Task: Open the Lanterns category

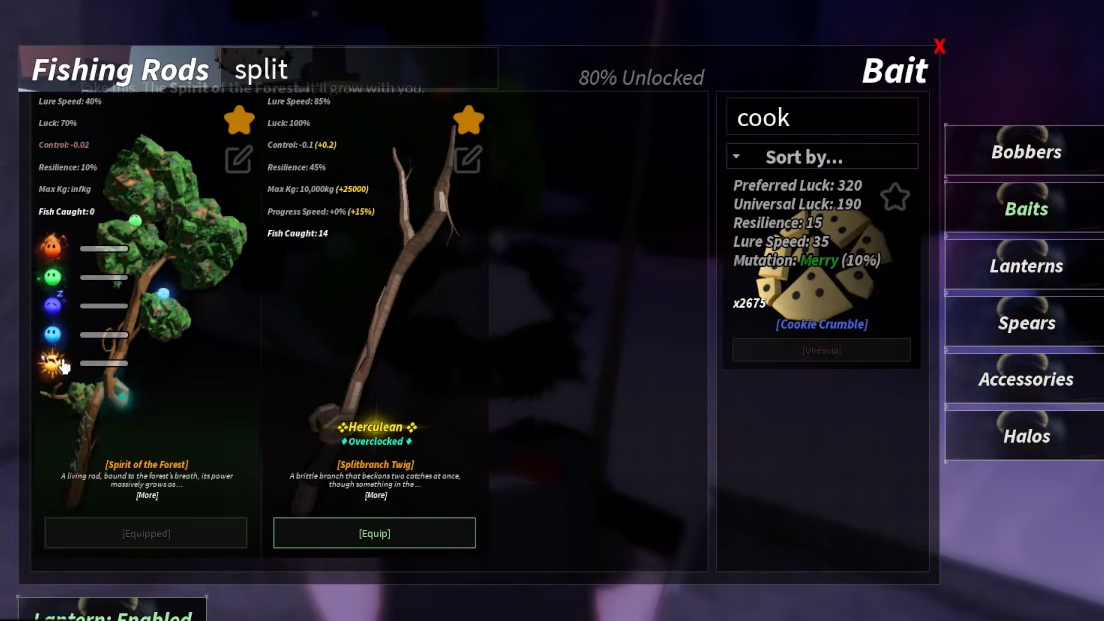Action: click(x=1025, y=266)
